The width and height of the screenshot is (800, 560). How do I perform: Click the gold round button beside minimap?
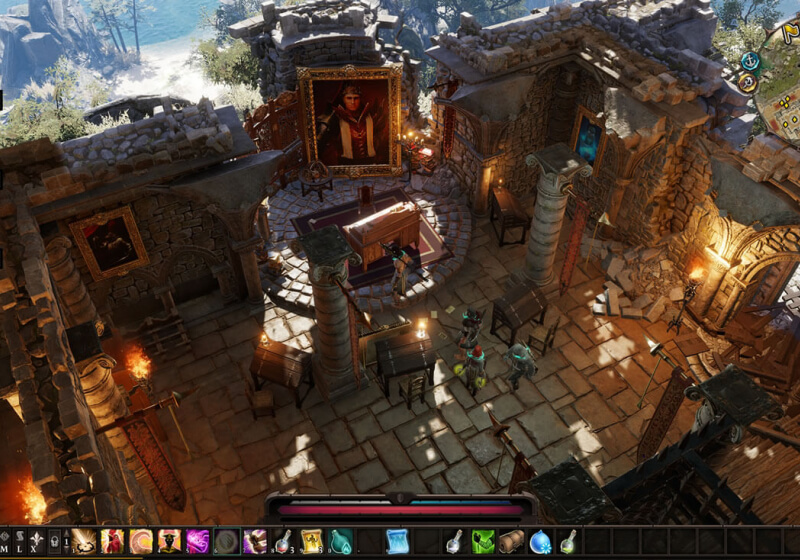point(747,83)
